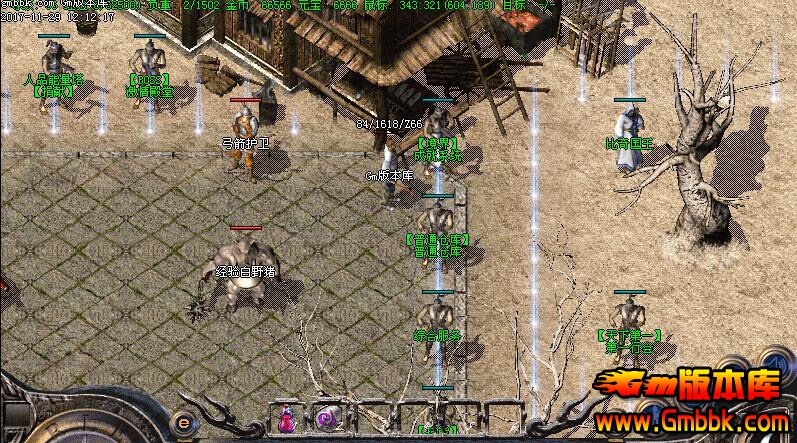Select the purple swirl scroll belt slot
Screen dimensions: 797x443
[326, 418]
